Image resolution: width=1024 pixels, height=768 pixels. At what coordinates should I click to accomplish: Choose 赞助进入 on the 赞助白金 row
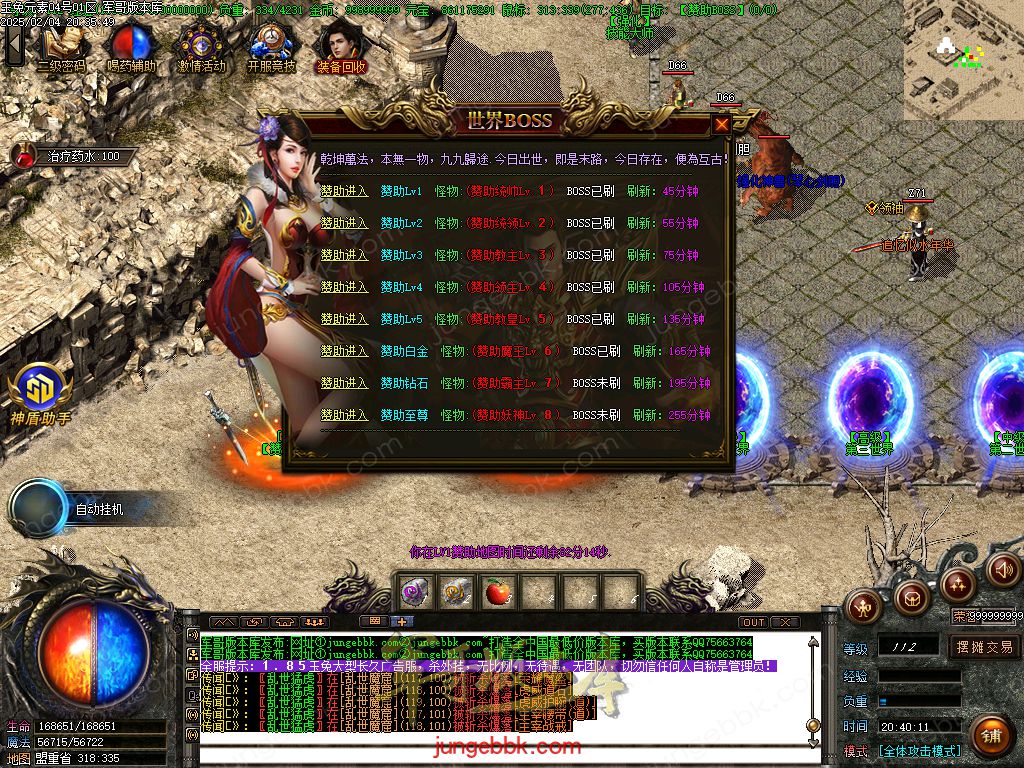coord(344,351)
